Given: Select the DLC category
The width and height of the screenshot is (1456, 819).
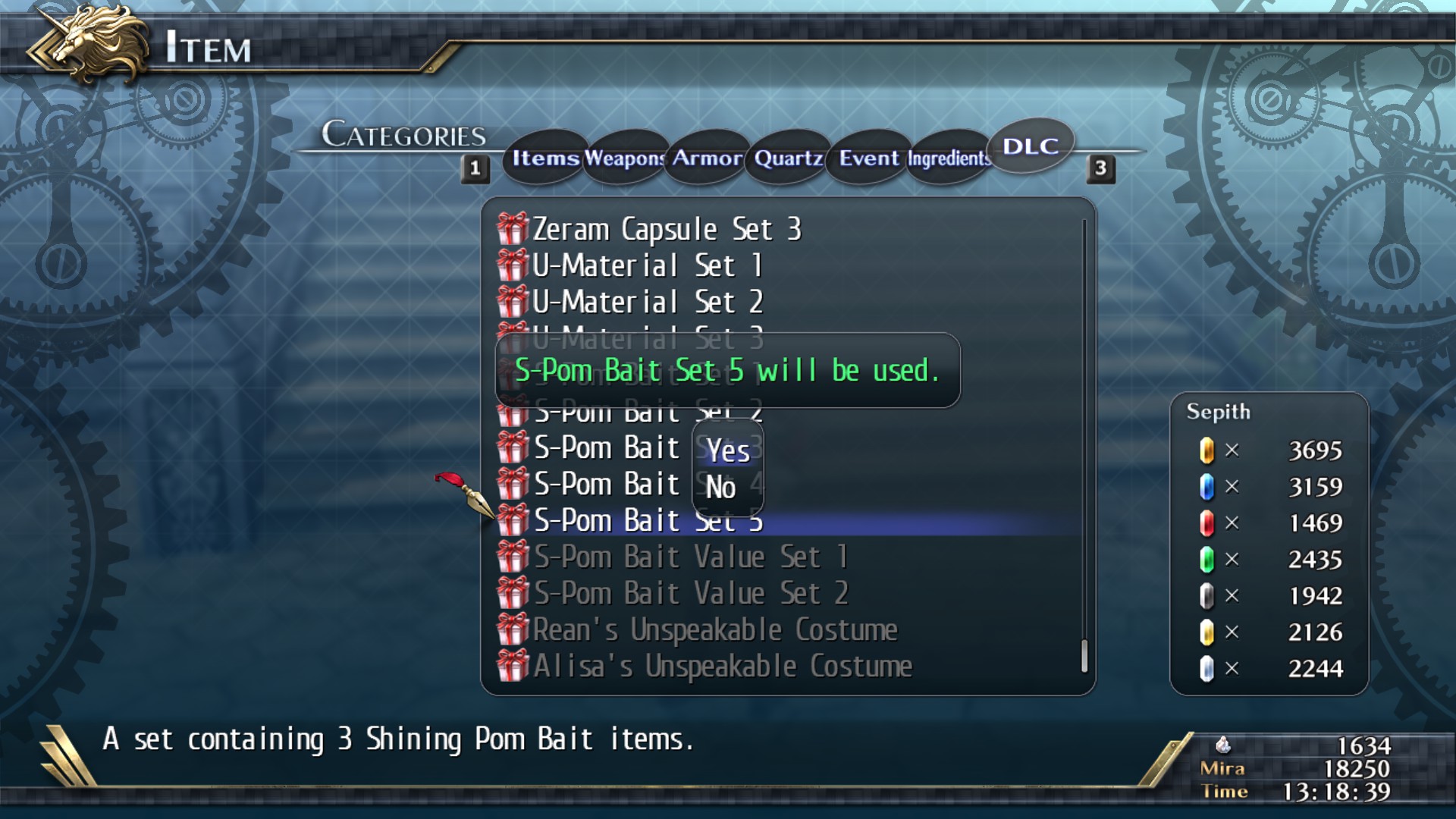Looking at the screenshot, I should click(x=1031, y=147).
